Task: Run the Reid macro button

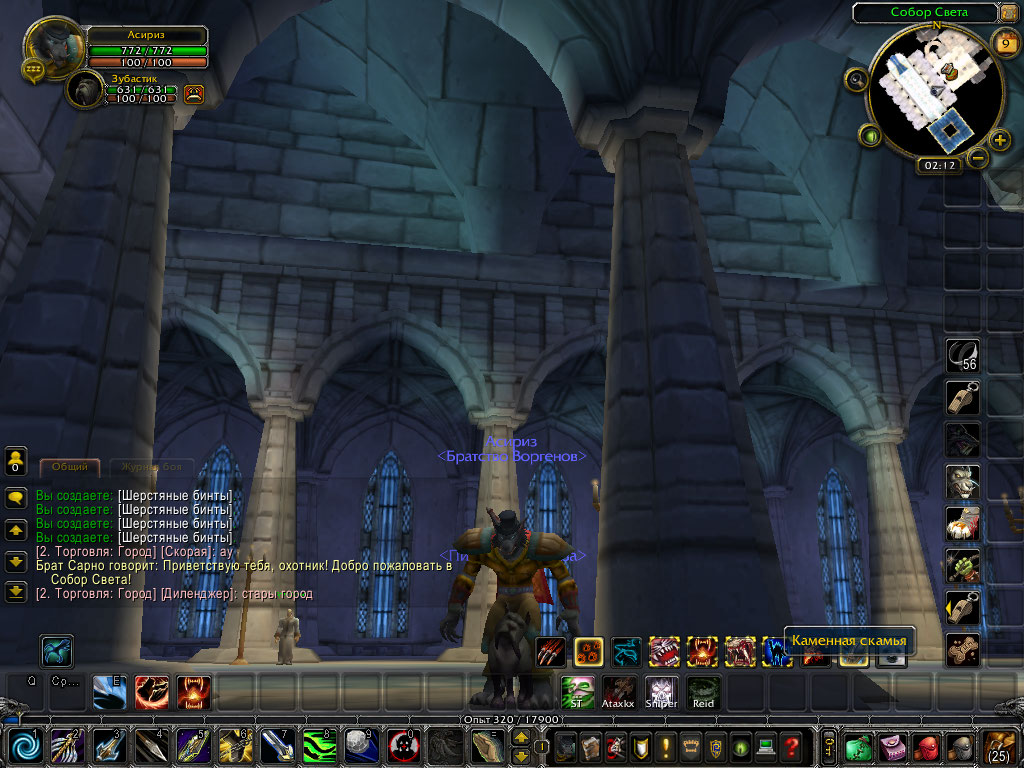Action: click(703, 691)
